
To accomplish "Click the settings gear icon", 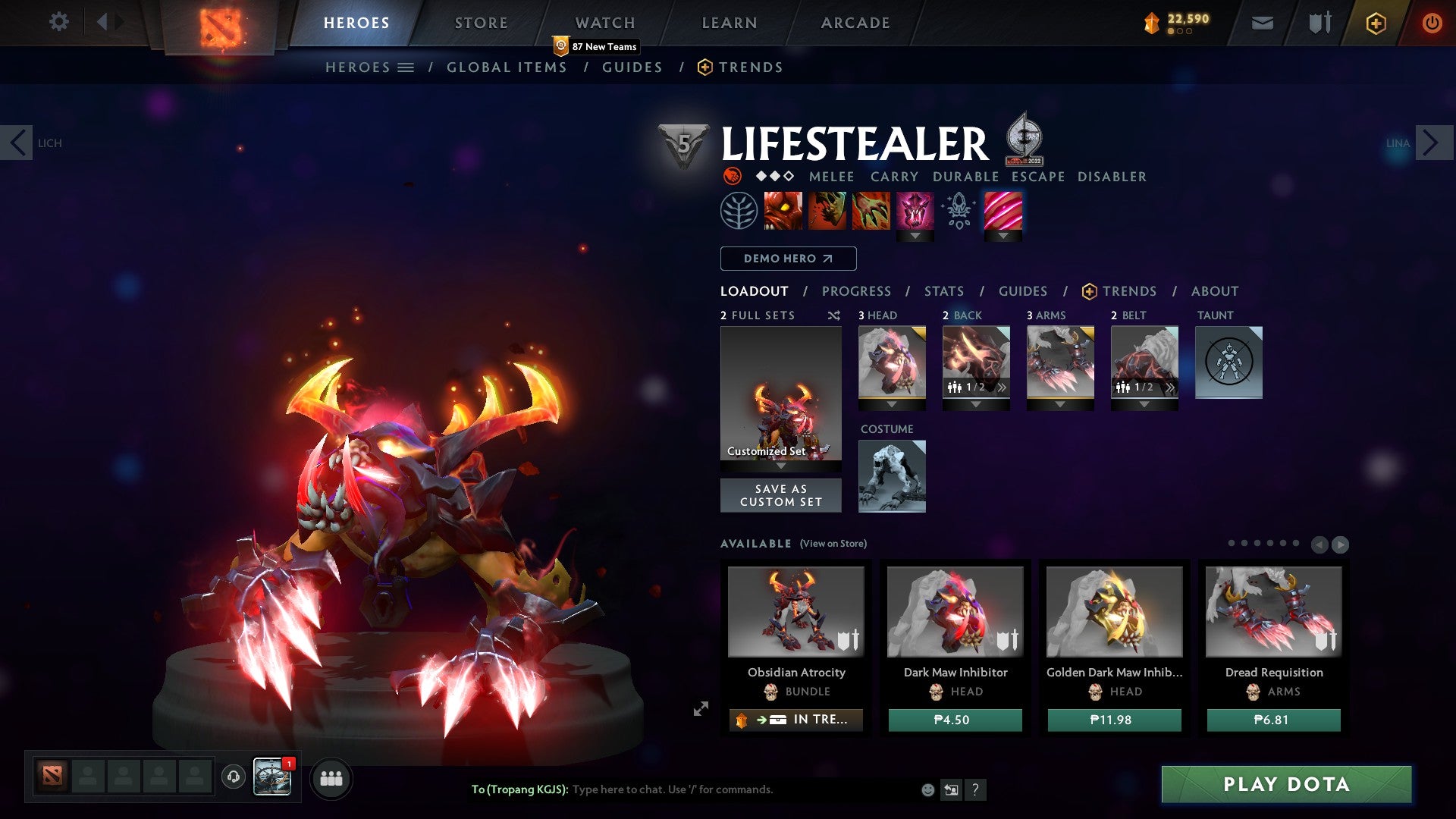I will pos(58,22).
